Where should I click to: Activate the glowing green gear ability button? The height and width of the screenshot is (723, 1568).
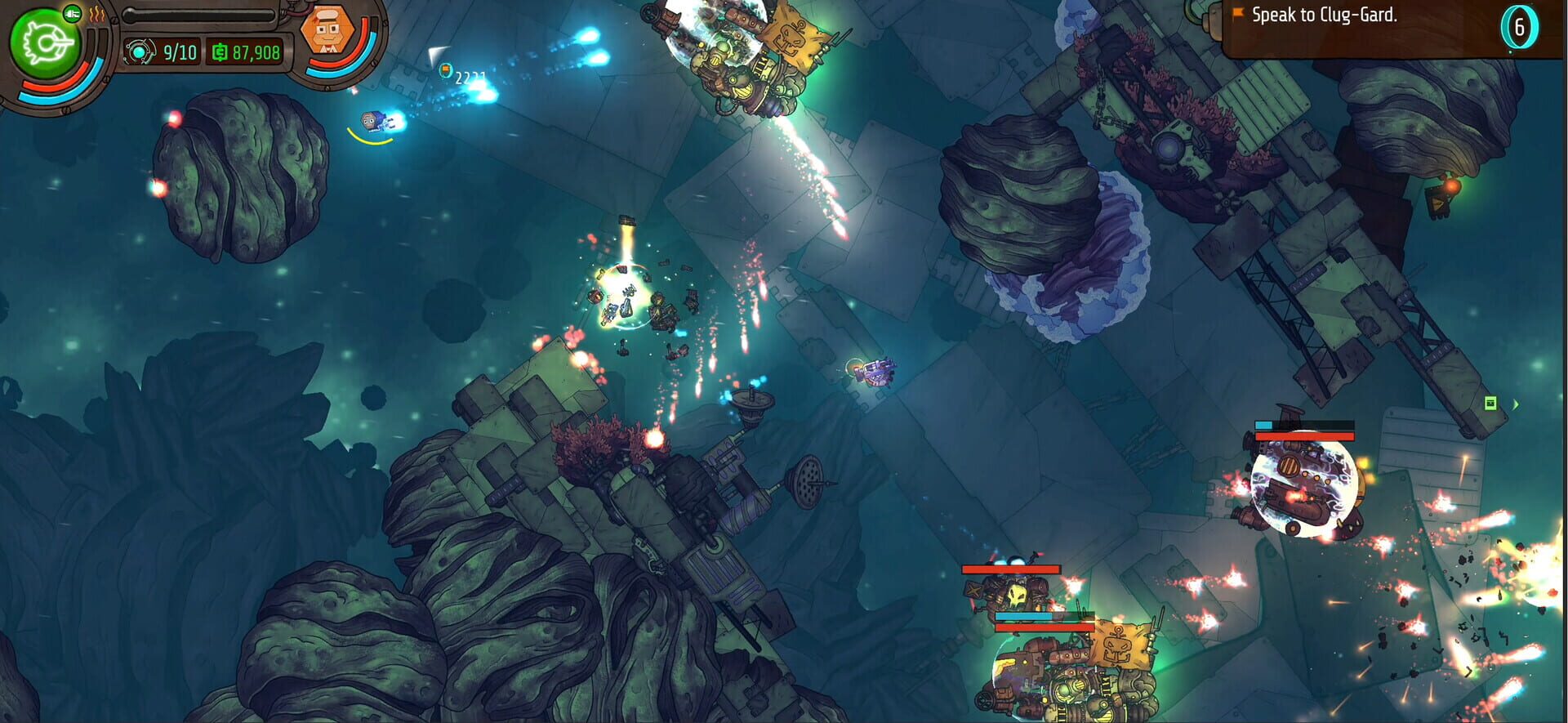[x=45, y=40]
